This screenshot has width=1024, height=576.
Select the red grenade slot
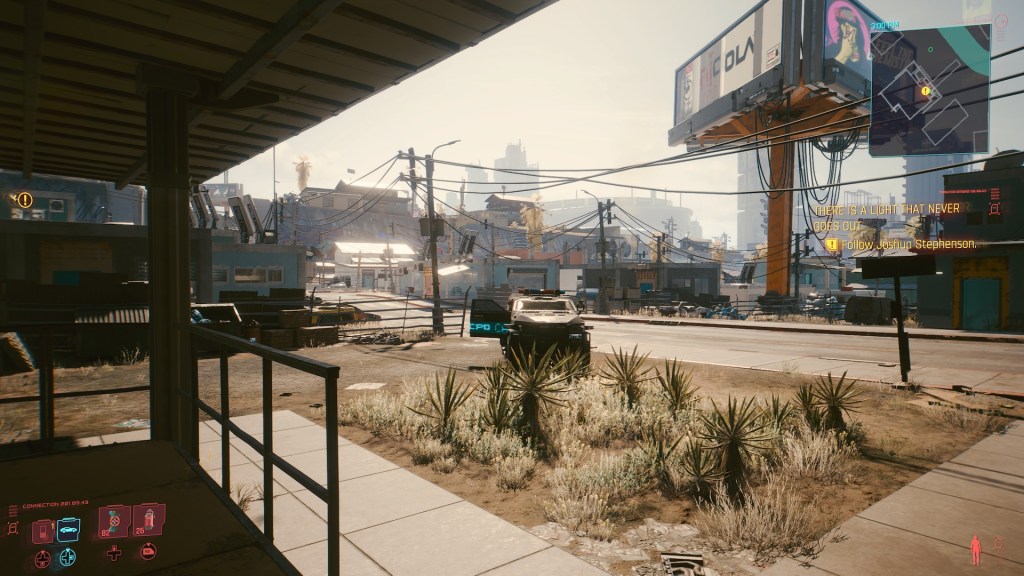point(148,520)
